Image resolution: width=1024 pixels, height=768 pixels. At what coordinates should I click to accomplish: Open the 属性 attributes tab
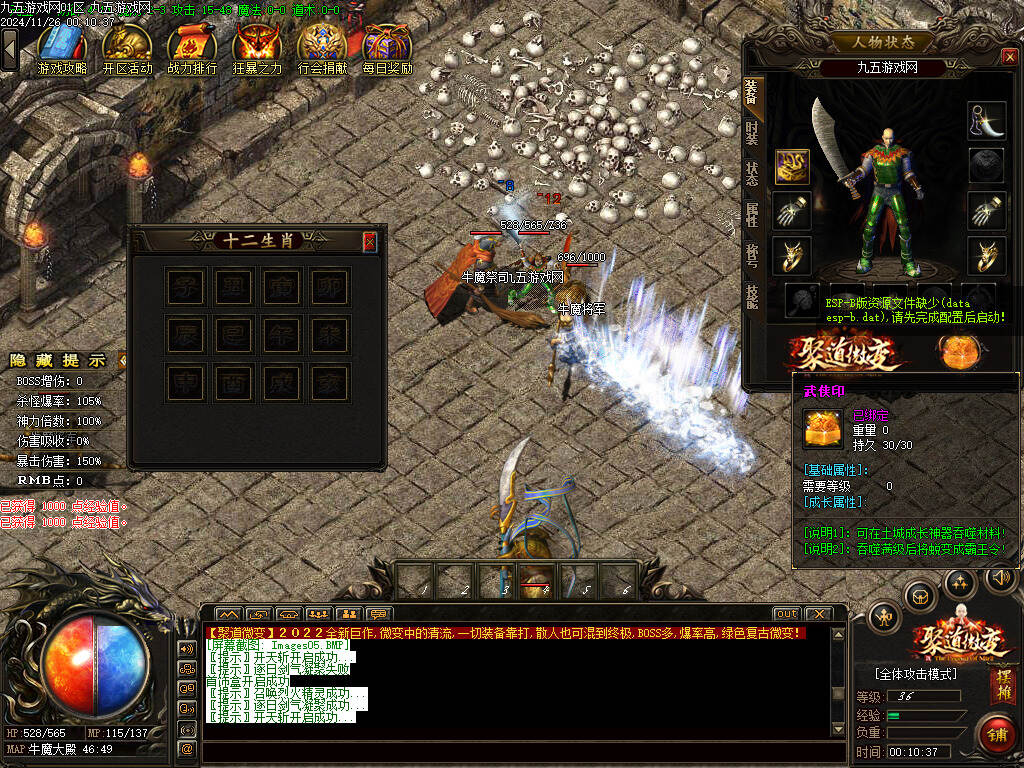(752, 212)
